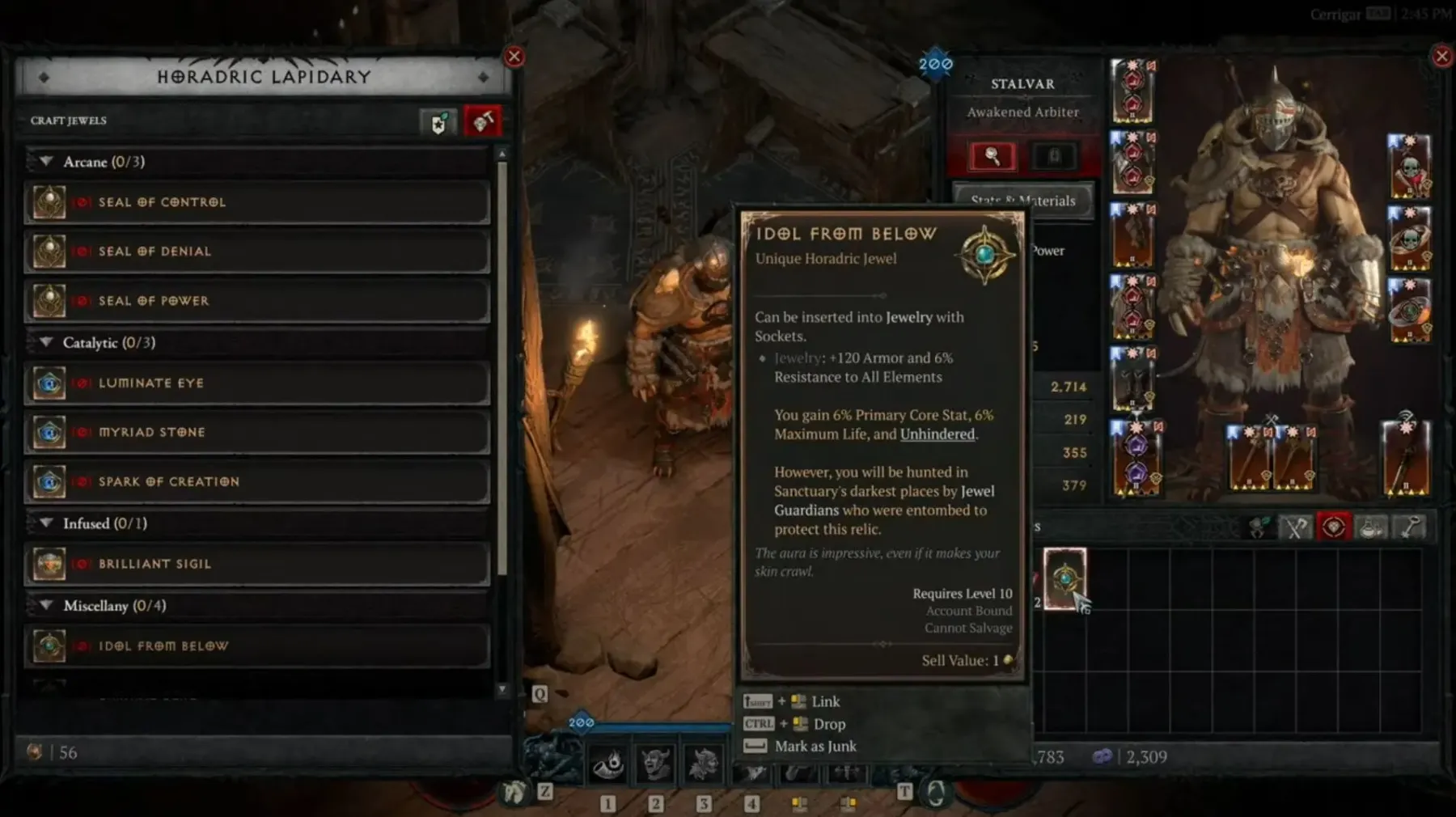This screenshot has width=1456, height=817.
Task: Collapse the Miscellany jewel category
Action: click(46, 606)
